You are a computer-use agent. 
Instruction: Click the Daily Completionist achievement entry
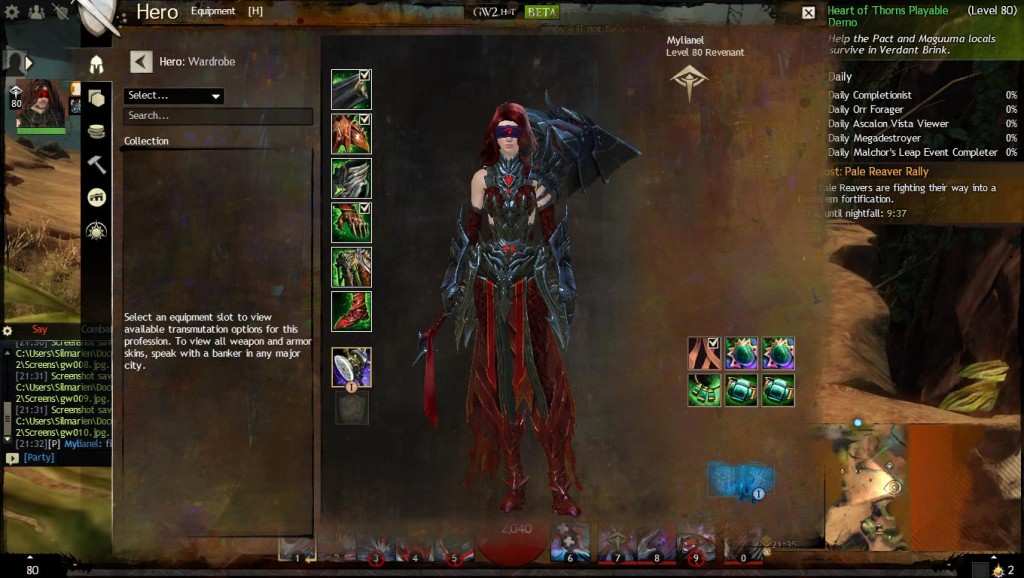coord(870,96)
